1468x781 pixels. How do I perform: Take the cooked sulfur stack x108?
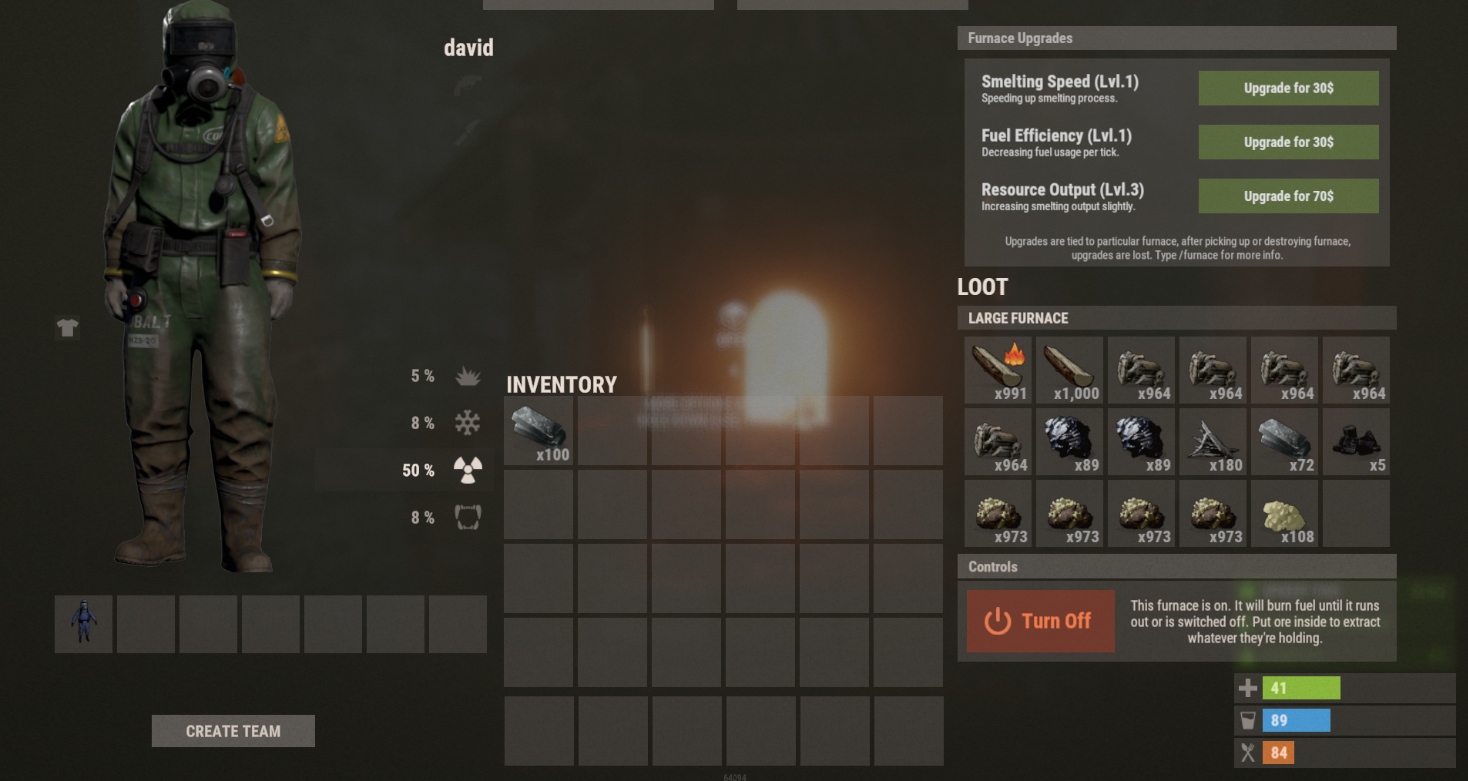click(x=1284, y=513)
